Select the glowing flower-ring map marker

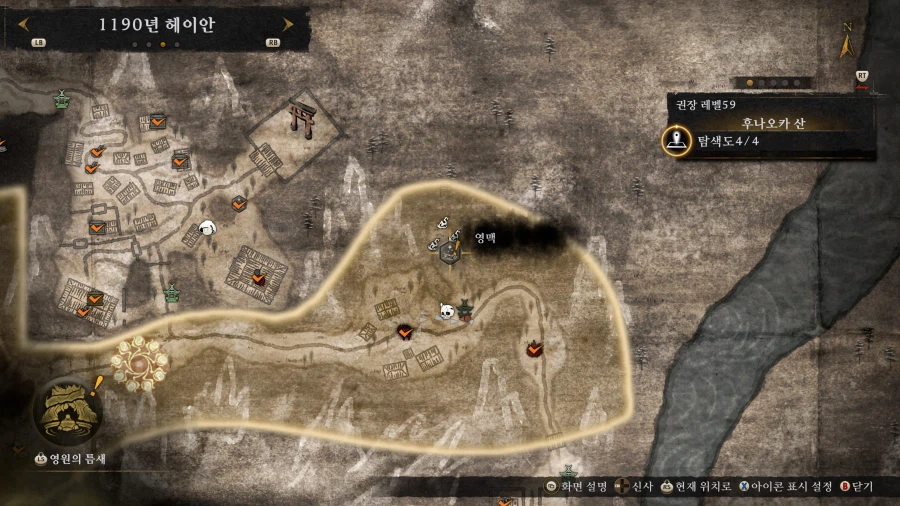click(137, 361)
